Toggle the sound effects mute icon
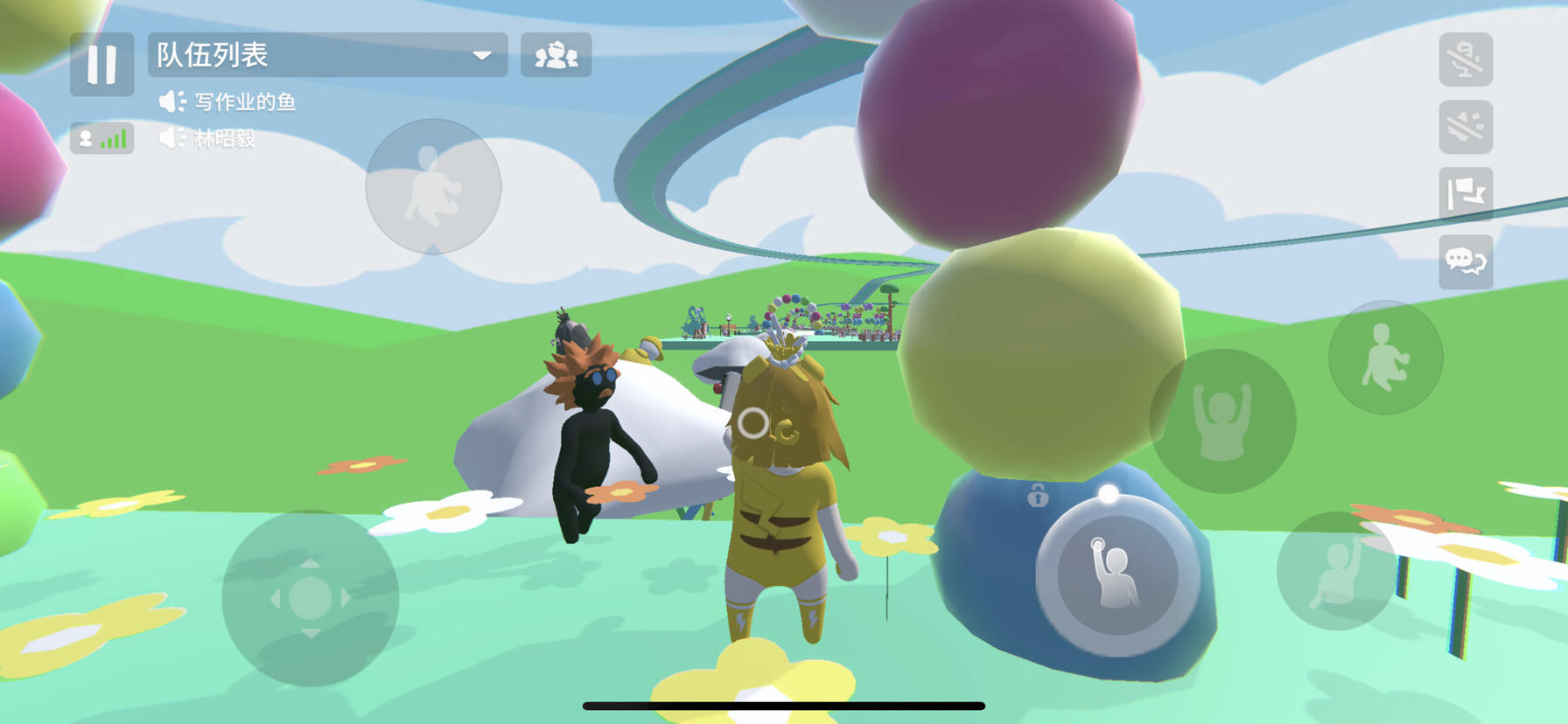The height and width of the screenshot is (724, 1568). [1466, 129]
